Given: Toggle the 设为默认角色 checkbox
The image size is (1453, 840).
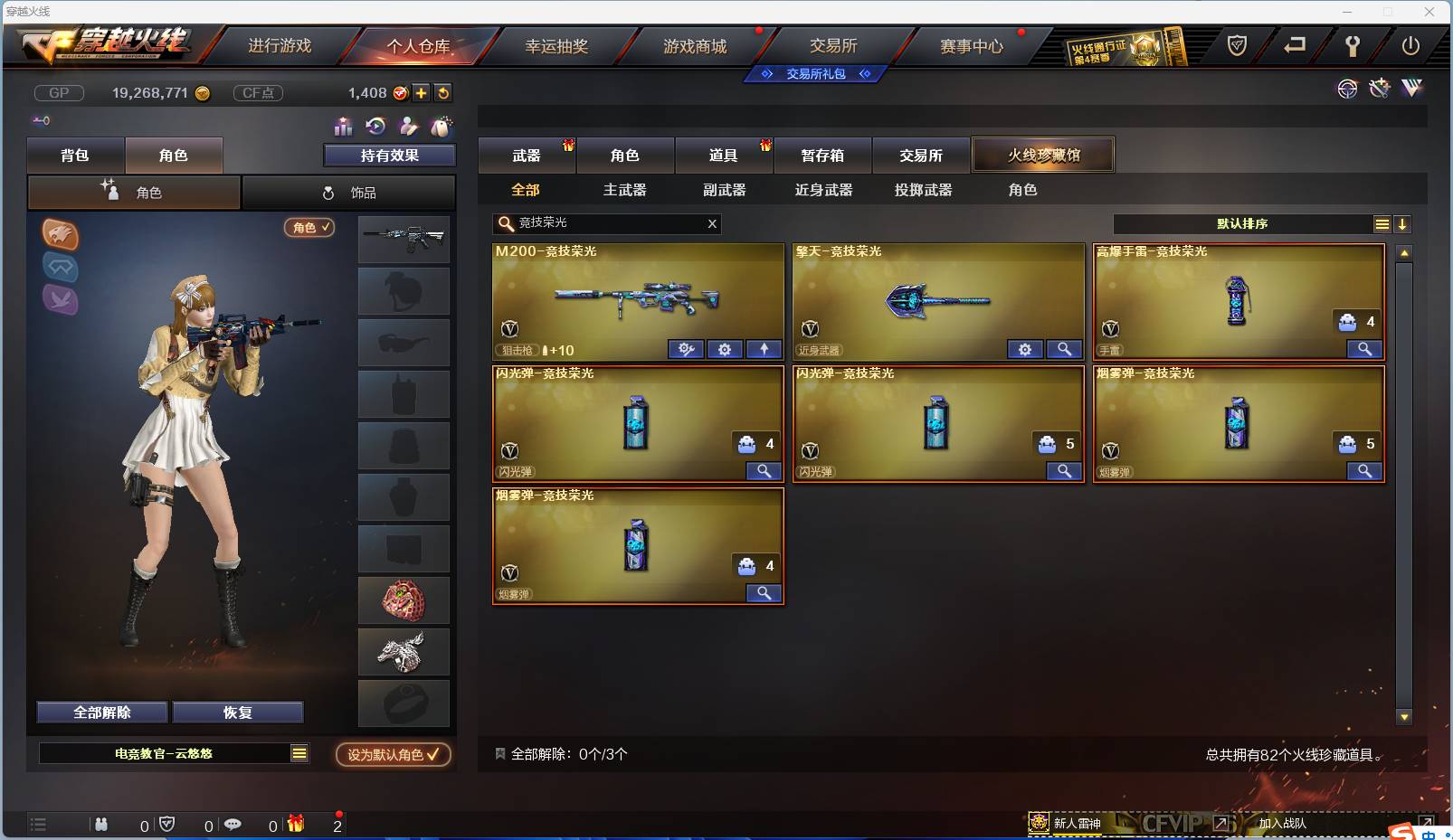Looking at the screenshot, I should point(433,755).
